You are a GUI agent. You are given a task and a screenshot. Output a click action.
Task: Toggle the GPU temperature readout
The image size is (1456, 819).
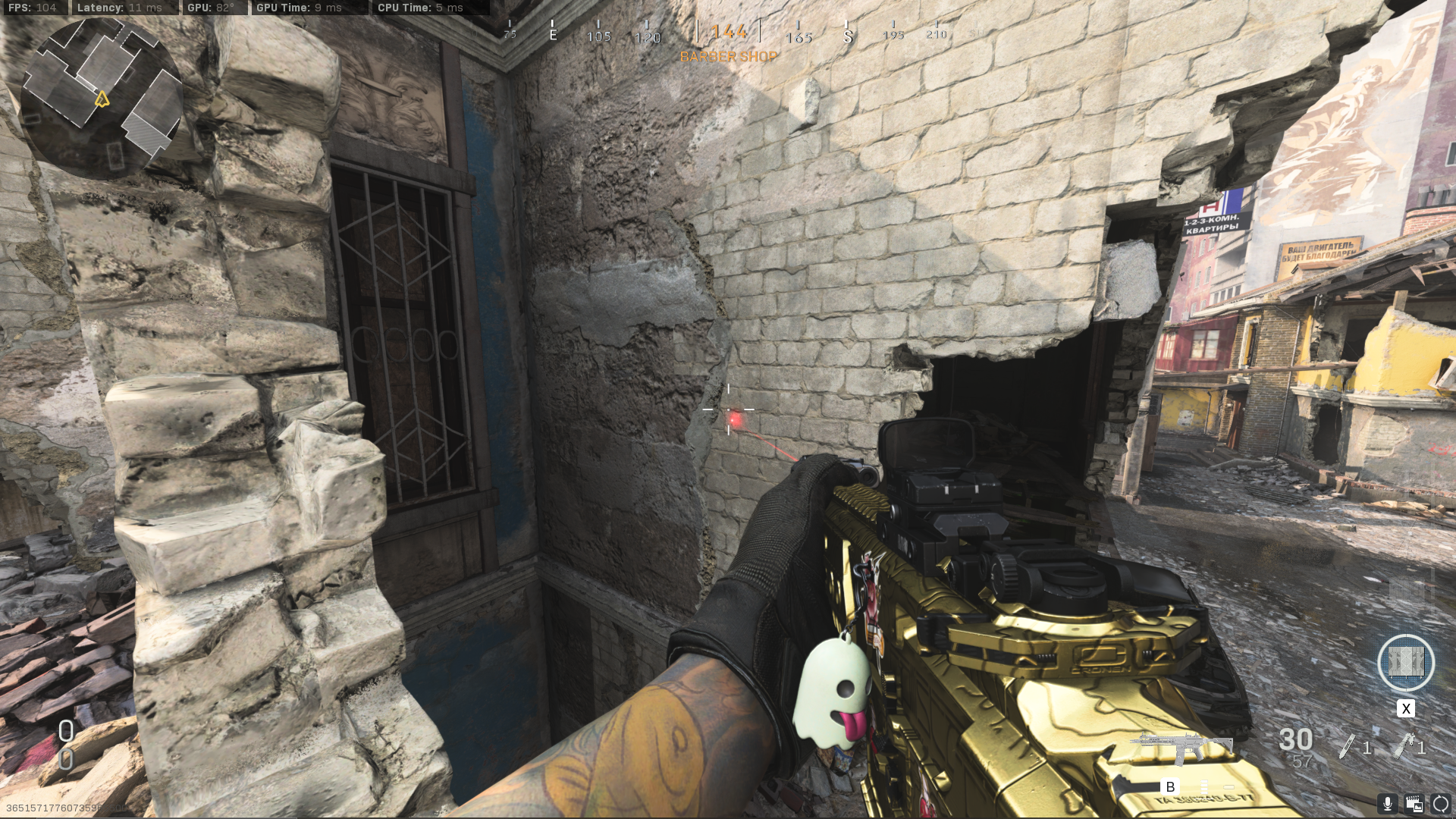click(210, 8)
